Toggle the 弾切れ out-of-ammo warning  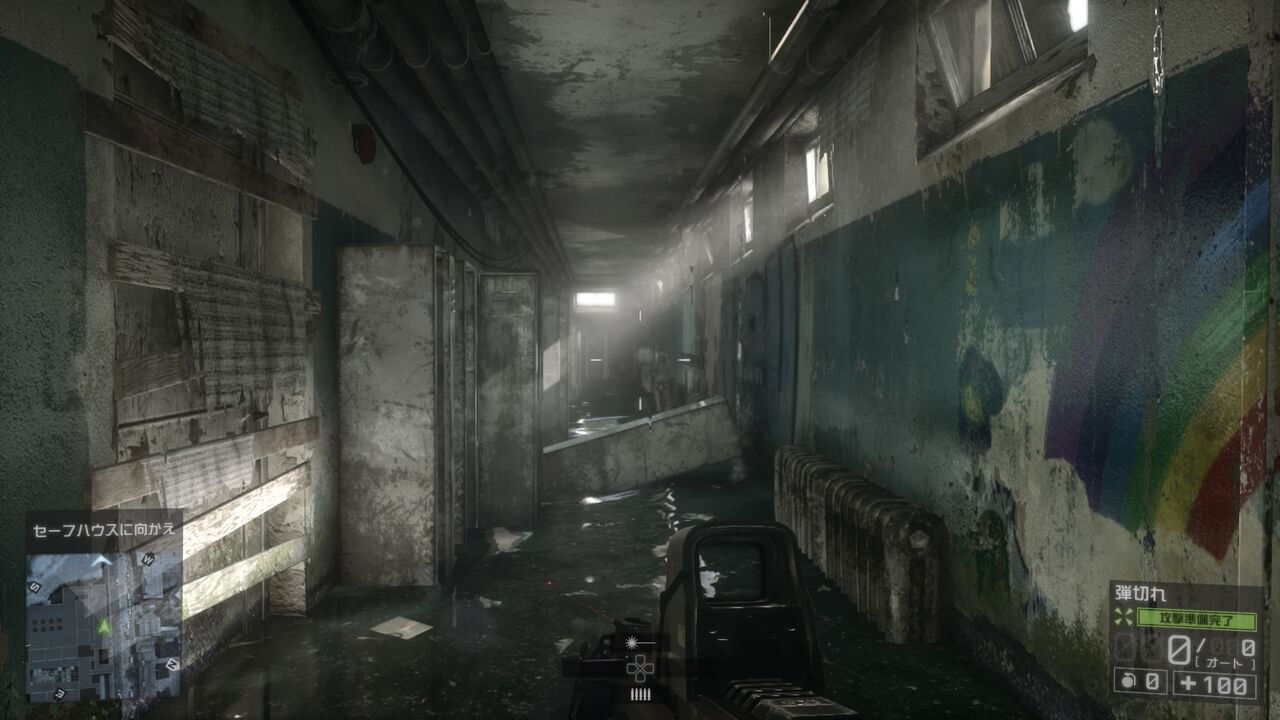tap(1143, 592)
